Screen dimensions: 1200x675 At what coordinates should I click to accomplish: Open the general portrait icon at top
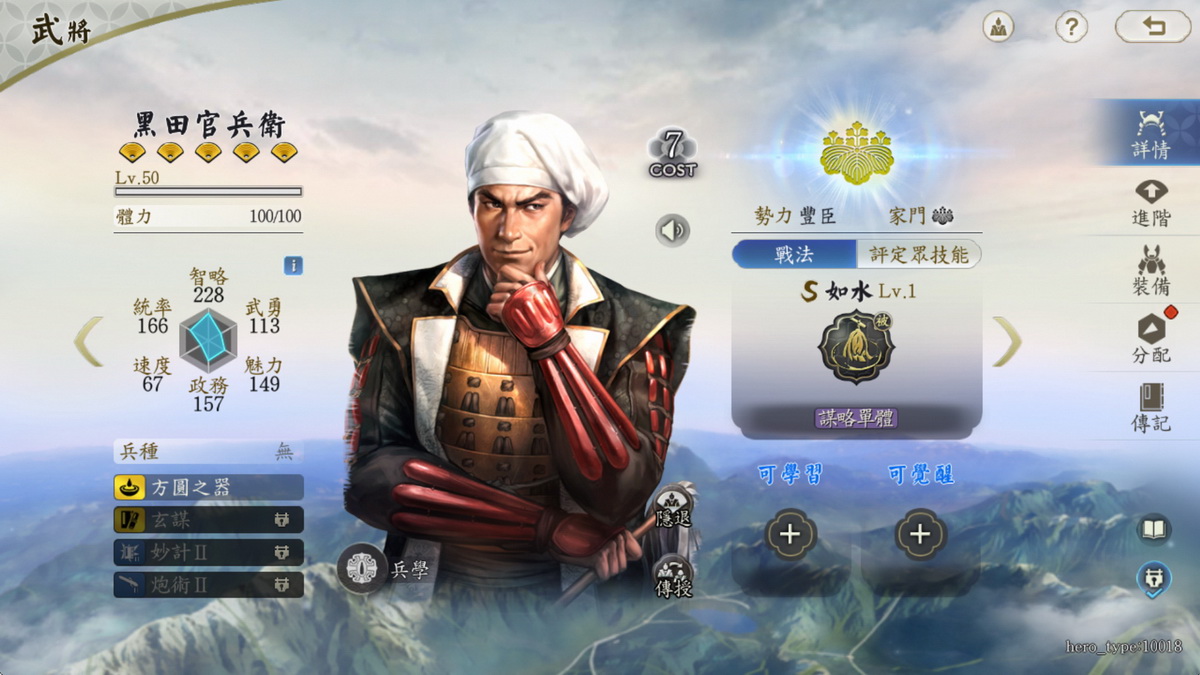pyautogui.click(x=998, y=27)
